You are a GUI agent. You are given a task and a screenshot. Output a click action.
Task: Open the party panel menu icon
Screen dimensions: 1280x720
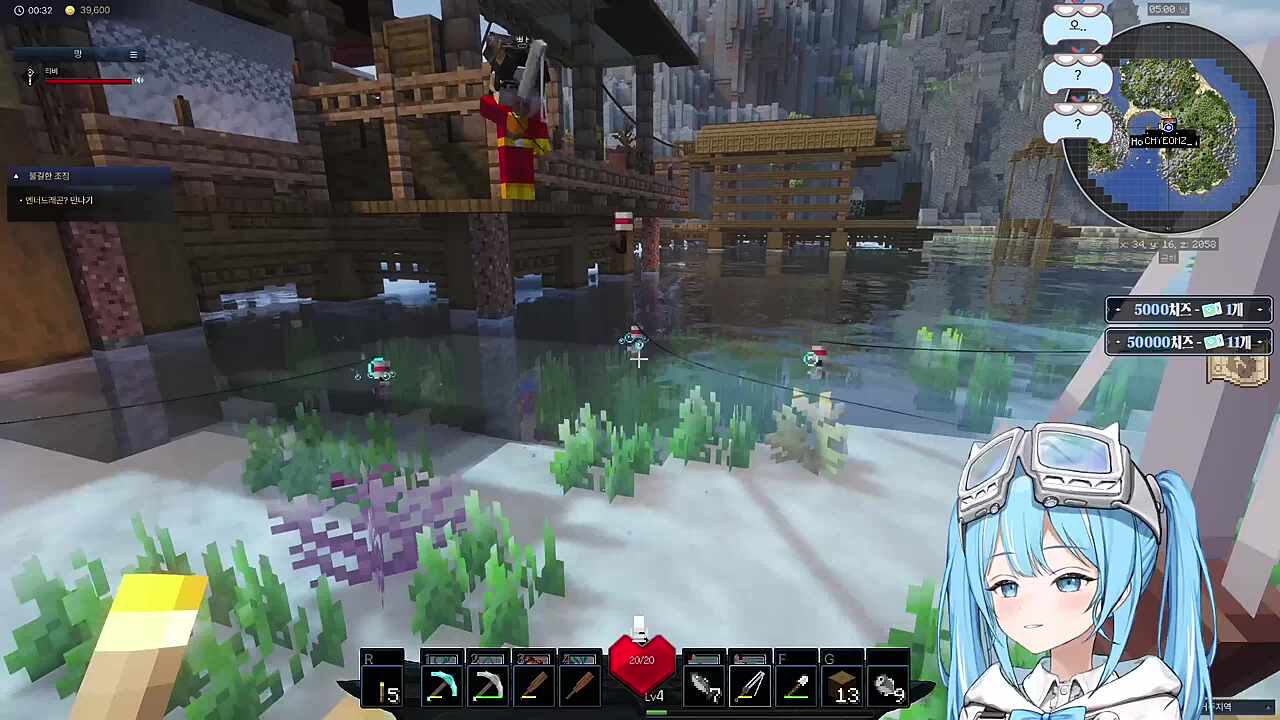pos(133,54)
